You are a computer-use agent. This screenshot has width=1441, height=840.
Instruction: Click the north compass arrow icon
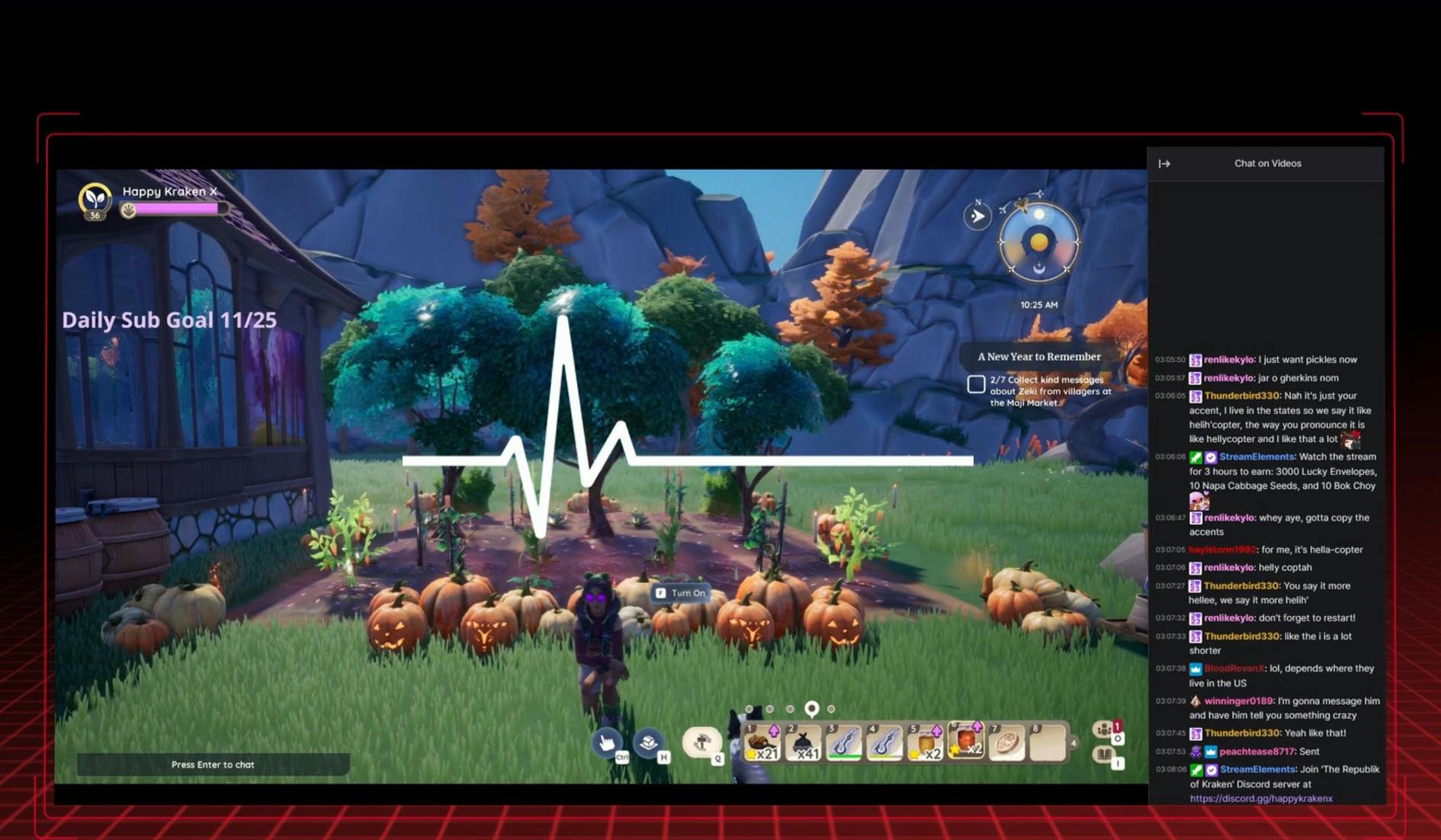coord(977,216)
